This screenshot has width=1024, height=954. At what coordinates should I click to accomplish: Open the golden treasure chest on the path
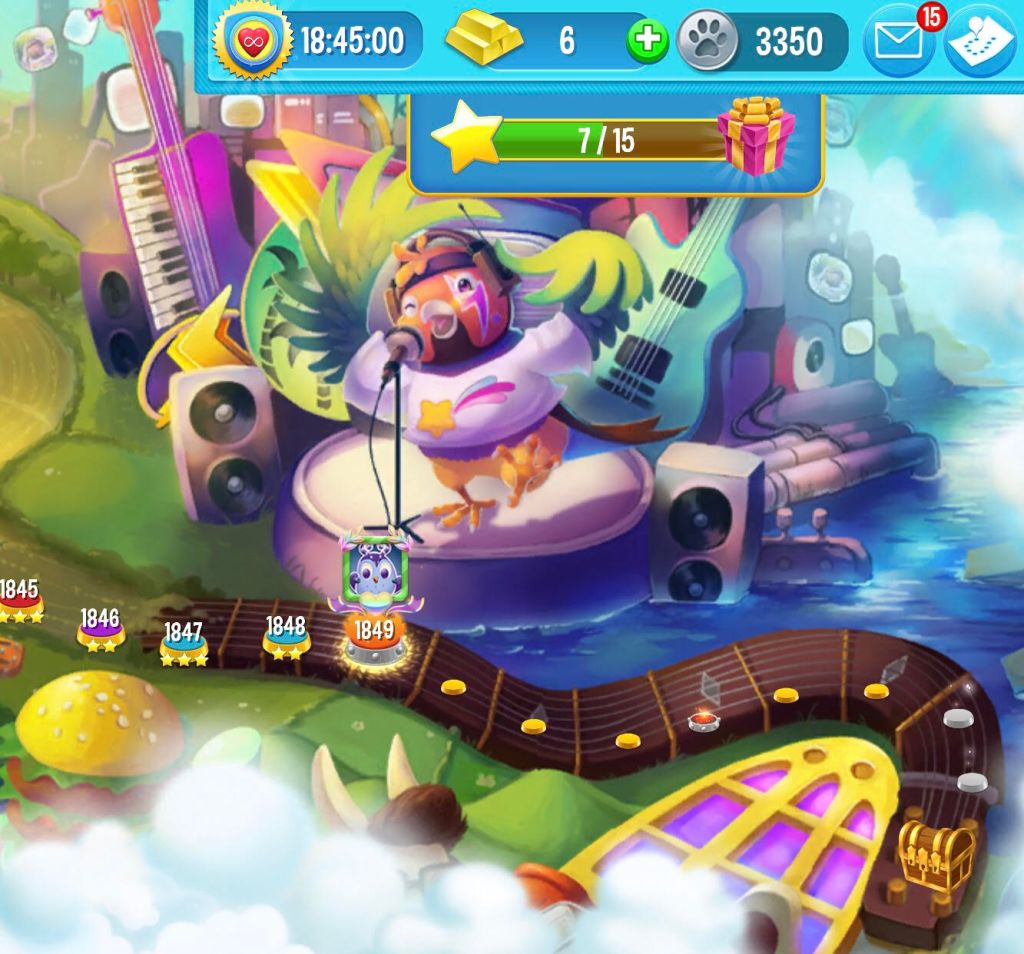(936, 853)
